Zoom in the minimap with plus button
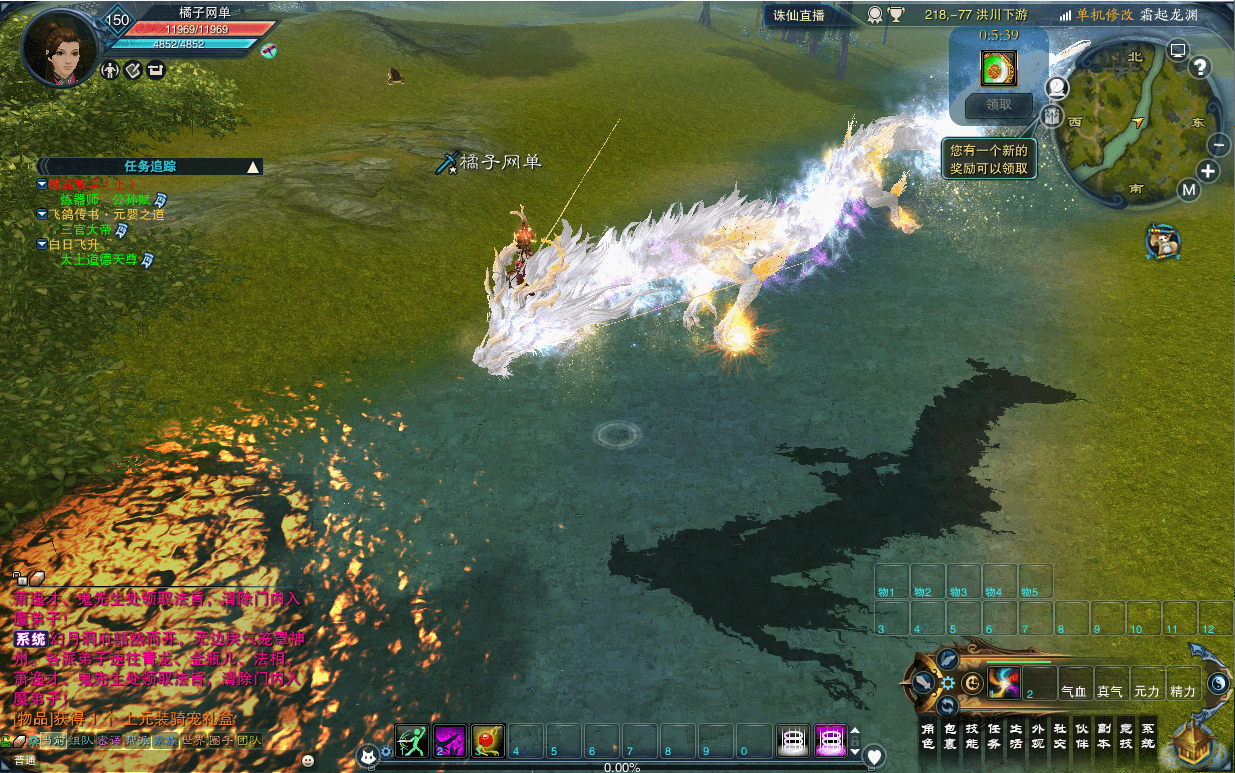This screenshot has height=773, width=1235. point(1208,171)
